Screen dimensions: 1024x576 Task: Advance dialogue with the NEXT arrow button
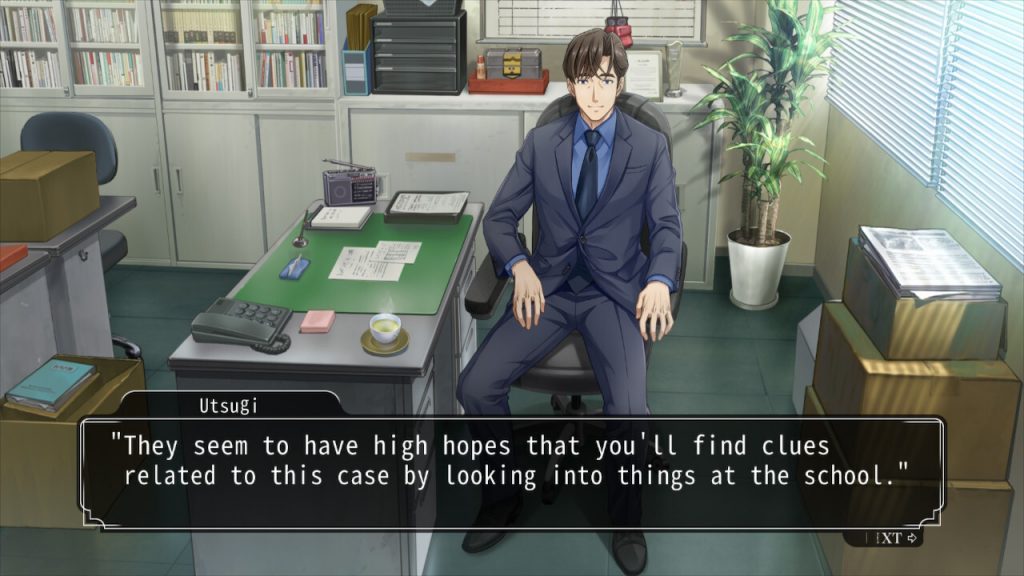(x=894, y=538)
